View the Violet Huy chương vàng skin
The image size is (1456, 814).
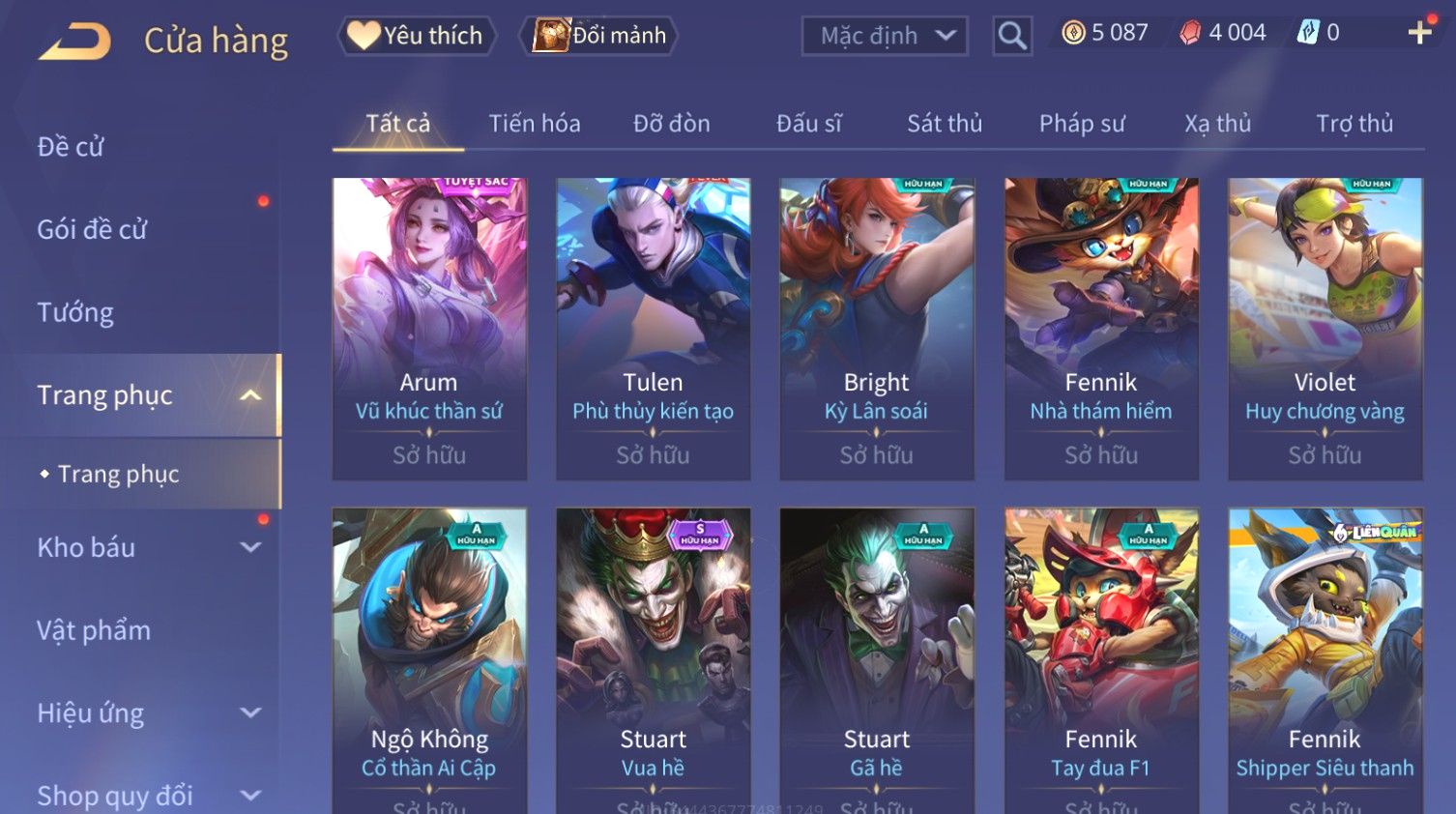pyautogui.click(x=1325, y=329)
